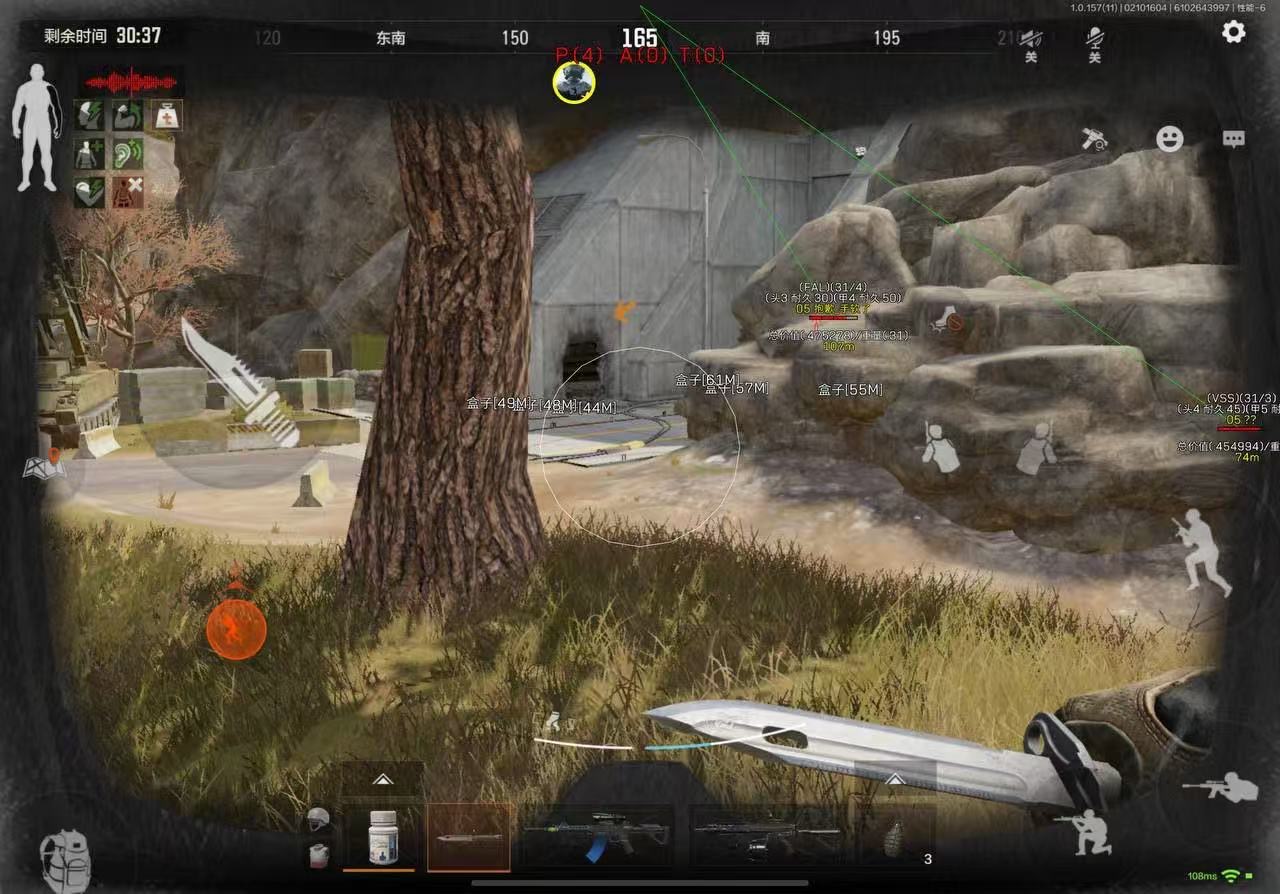Tap the satellite scan icon

click(x=1095, y=140)
